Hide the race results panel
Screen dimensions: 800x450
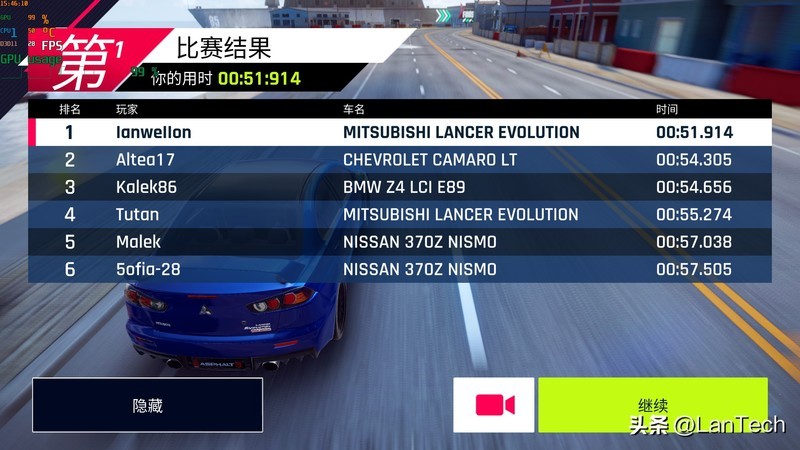(147, 405)
